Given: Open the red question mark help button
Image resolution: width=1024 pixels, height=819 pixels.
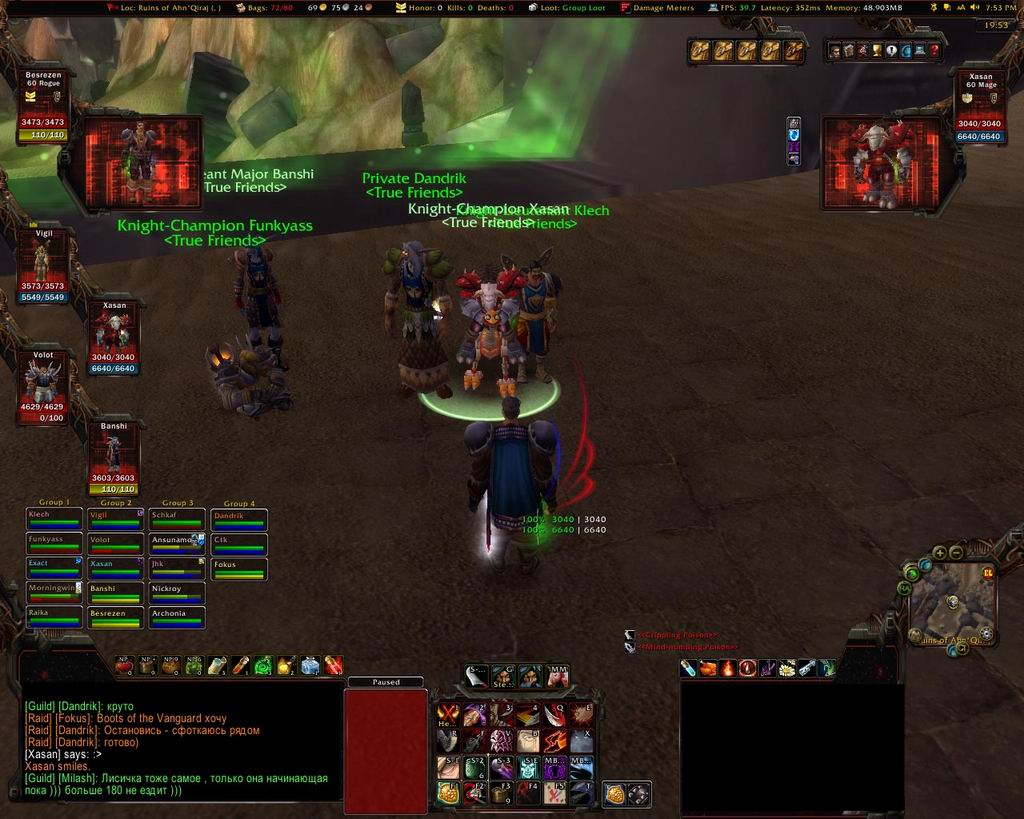Looking at the screenshot, I should pos(935,50).
